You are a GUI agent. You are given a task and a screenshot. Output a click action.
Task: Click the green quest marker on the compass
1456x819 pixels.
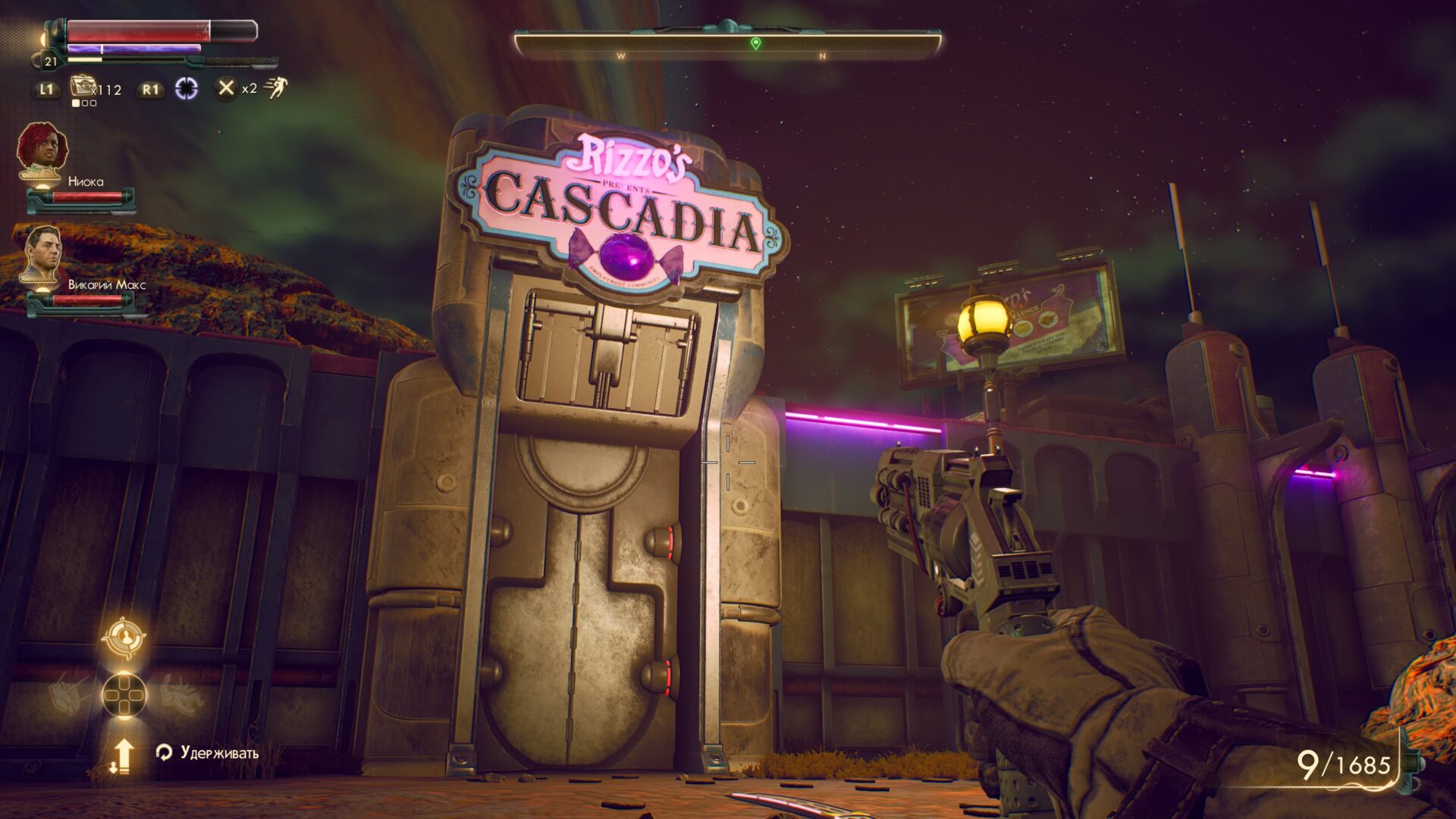[x=755, y=43]
